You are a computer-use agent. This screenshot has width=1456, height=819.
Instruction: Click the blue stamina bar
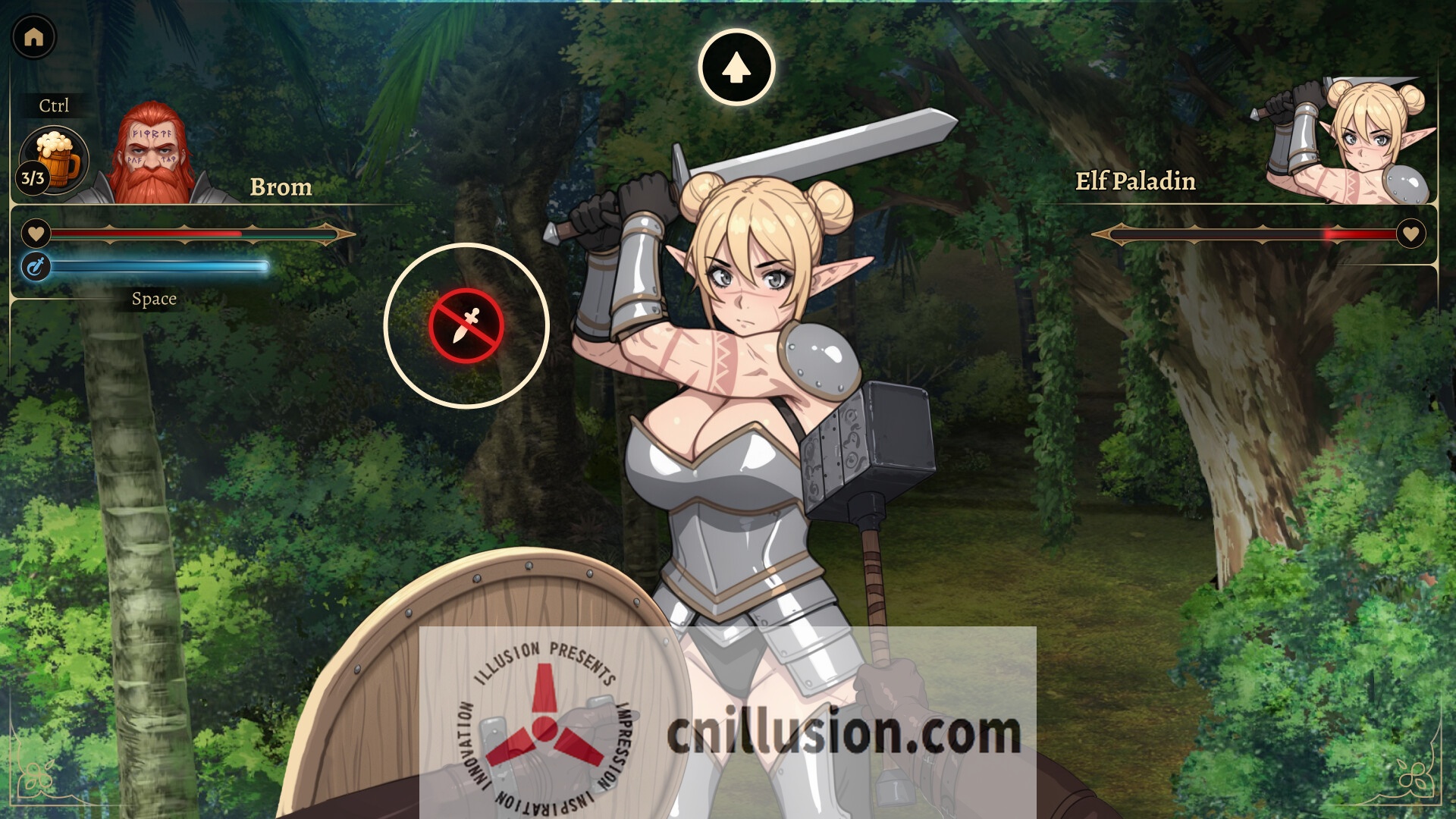point(159,267)
